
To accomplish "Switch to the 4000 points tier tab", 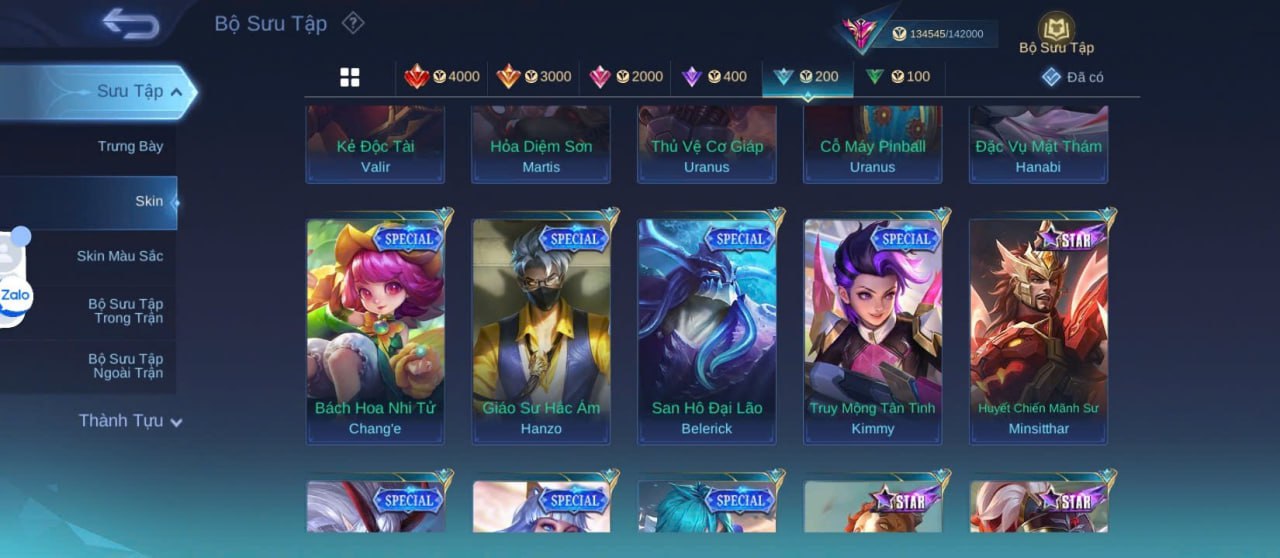I will click(x=442, y=77).
